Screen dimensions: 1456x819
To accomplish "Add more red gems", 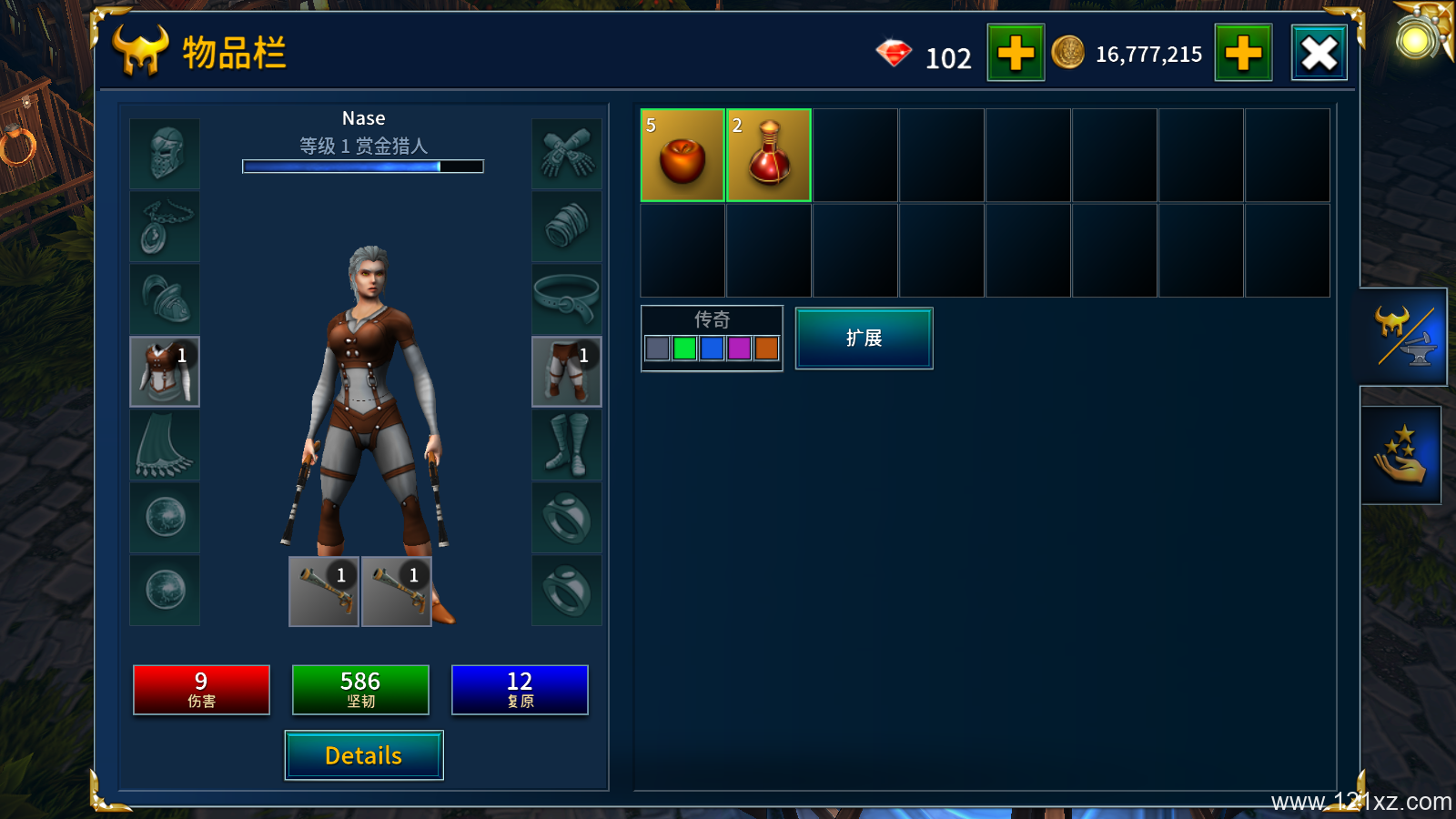I will (1016, 54).
